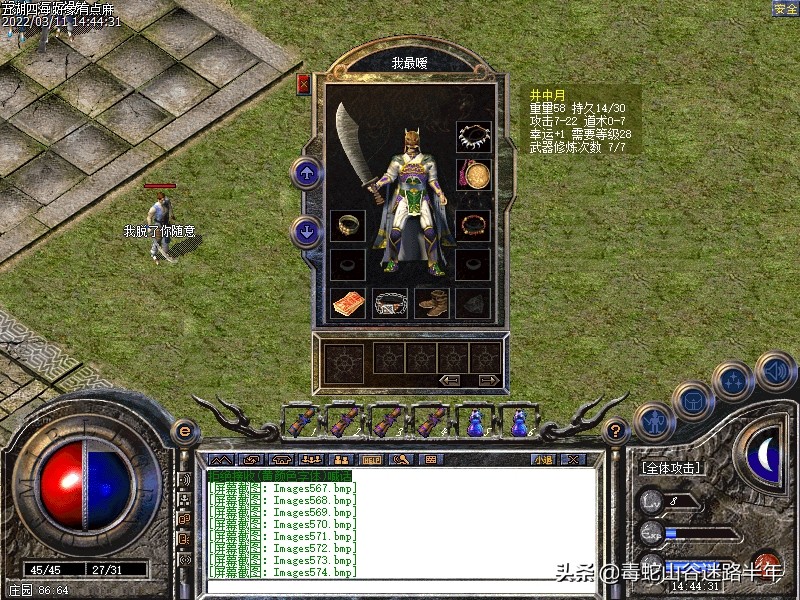Screen dimensions: 800x600
Task: Select the equipped belt slot
Action: tap(389, 302)
